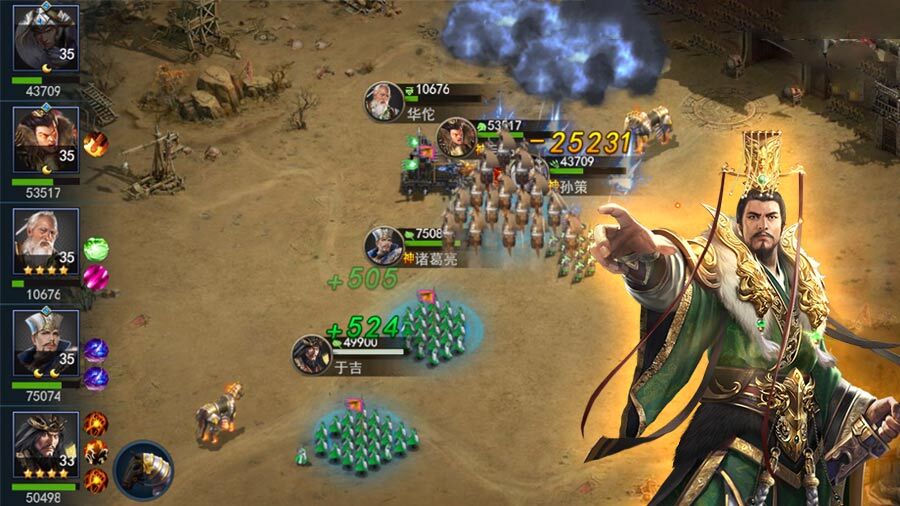Select the hero portrait showing 53517 troops

pos(45,139)
